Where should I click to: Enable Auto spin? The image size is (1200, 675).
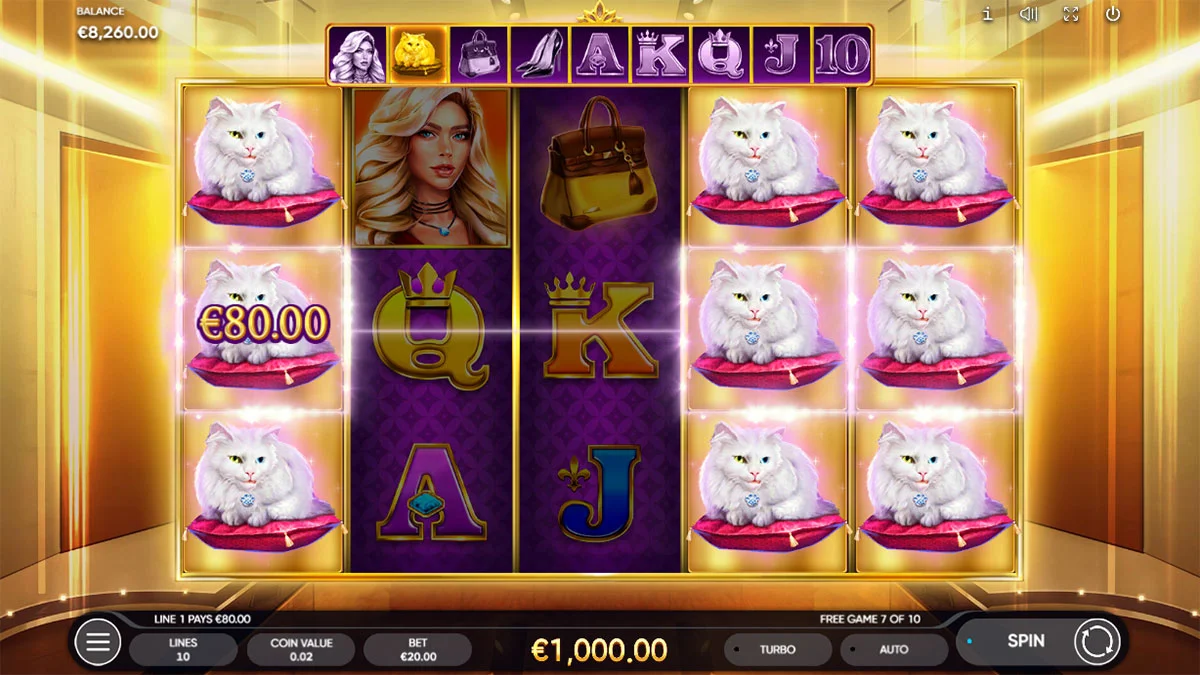(893, 649)
